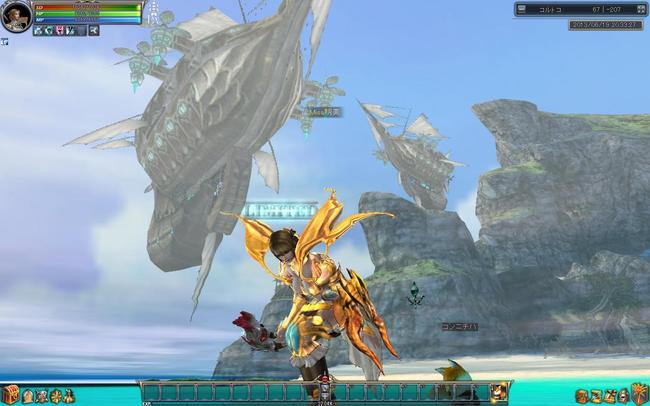Click the player character portrait
This screenshot has height=406, width=650.
point(16,16)
